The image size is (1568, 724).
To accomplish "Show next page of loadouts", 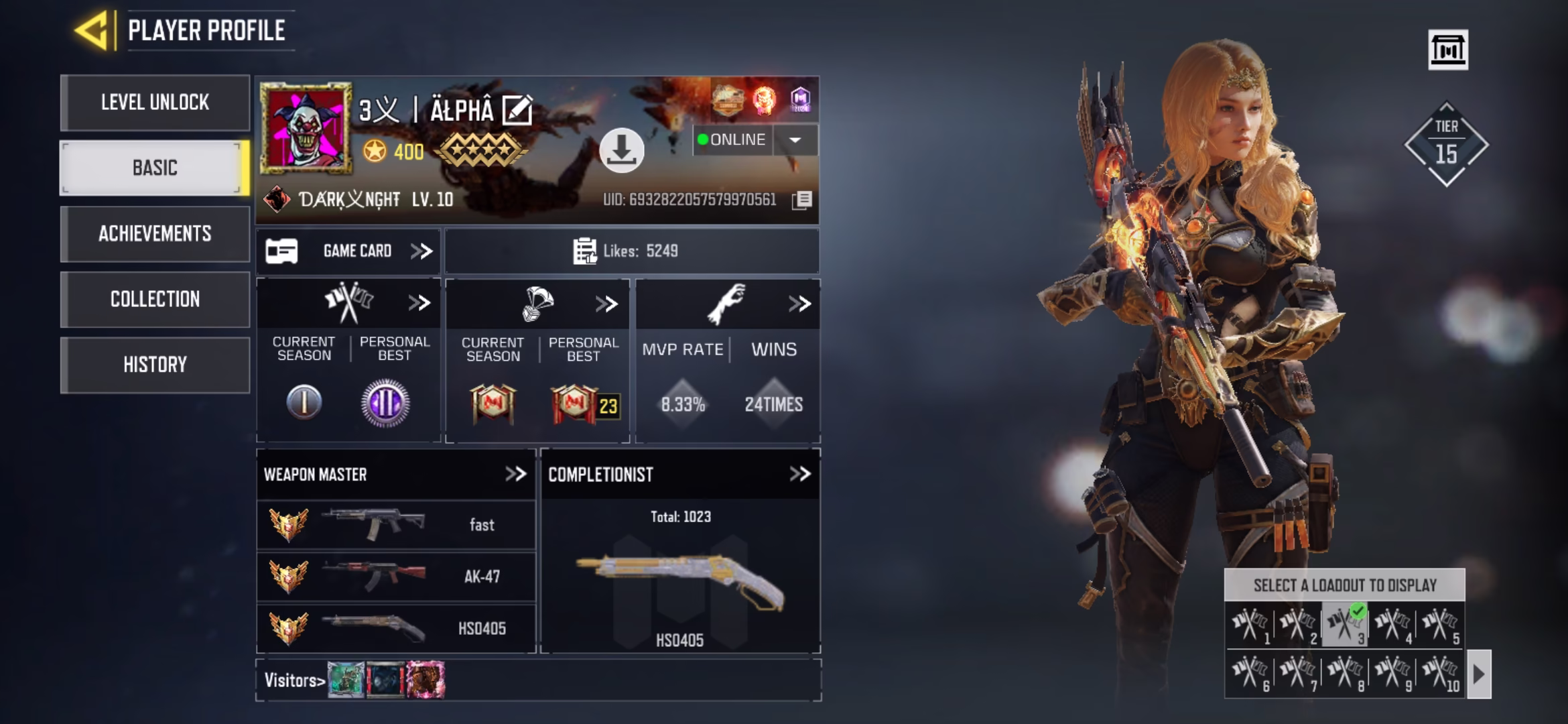I will point(1480,674).
